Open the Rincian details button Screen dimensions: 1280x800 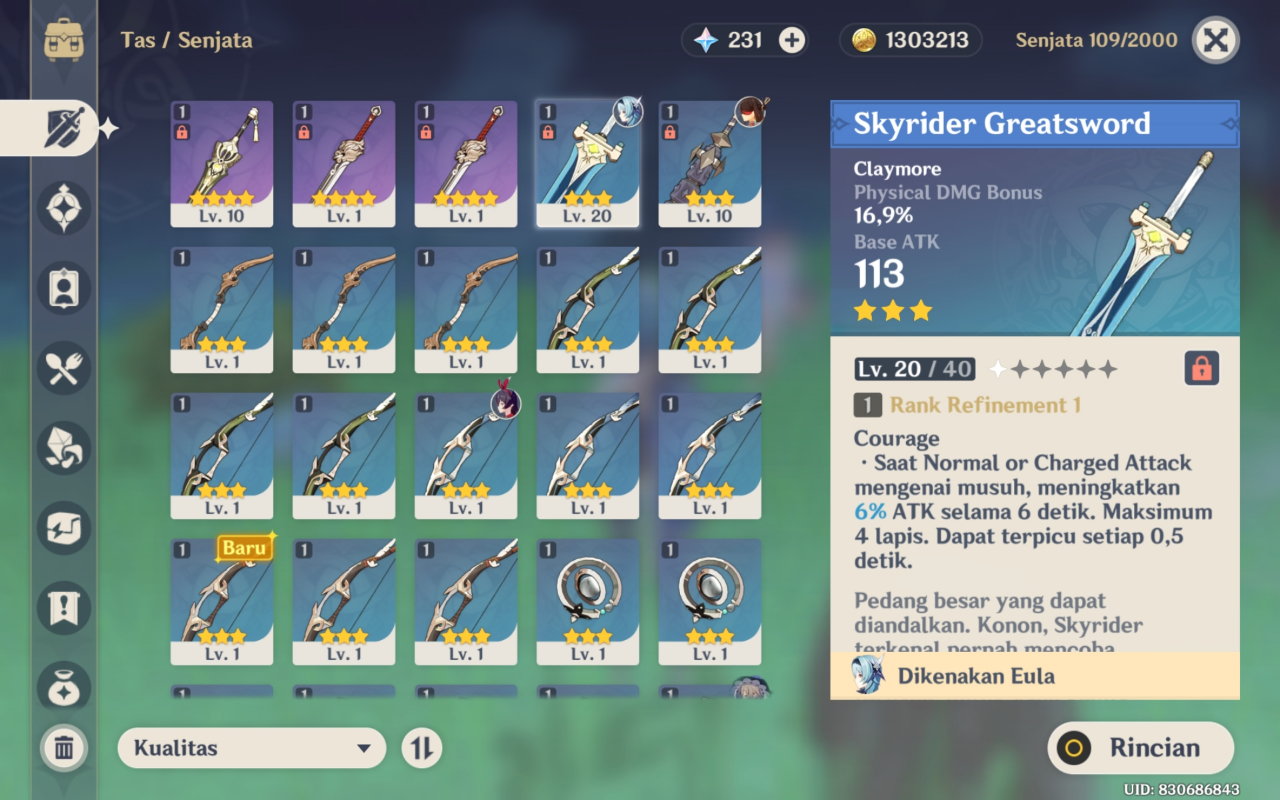pos(1141,748)
